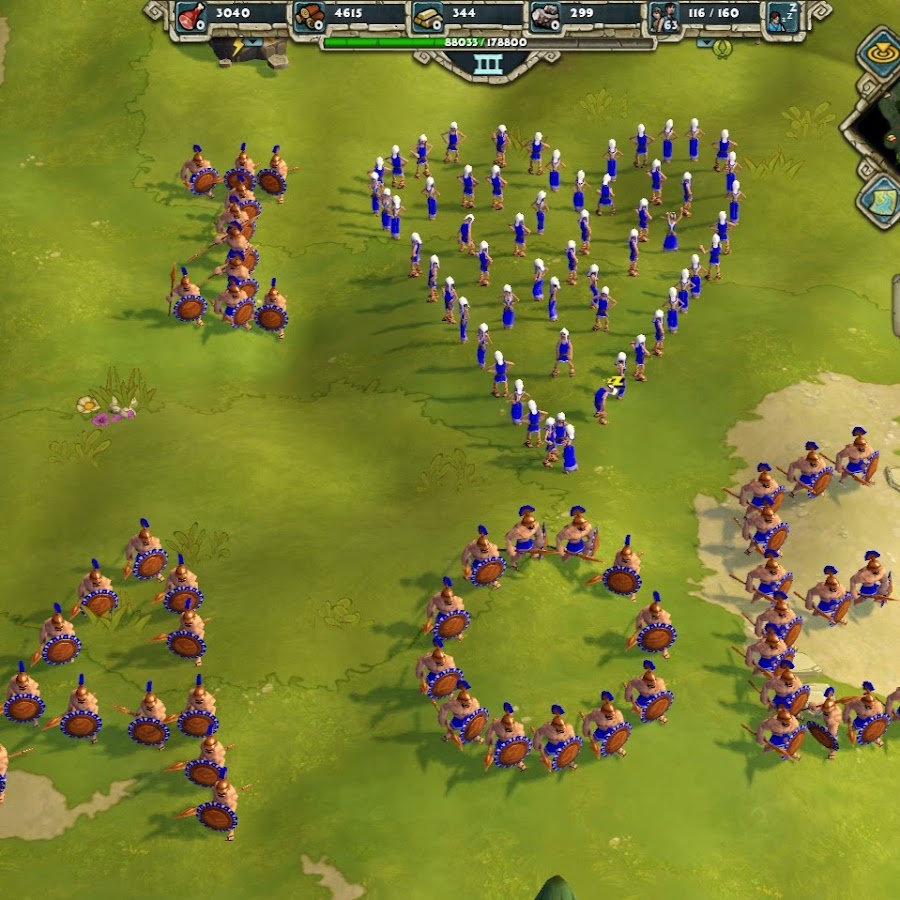
Task: Open the folded map button
Action: [x=880, y=199]
